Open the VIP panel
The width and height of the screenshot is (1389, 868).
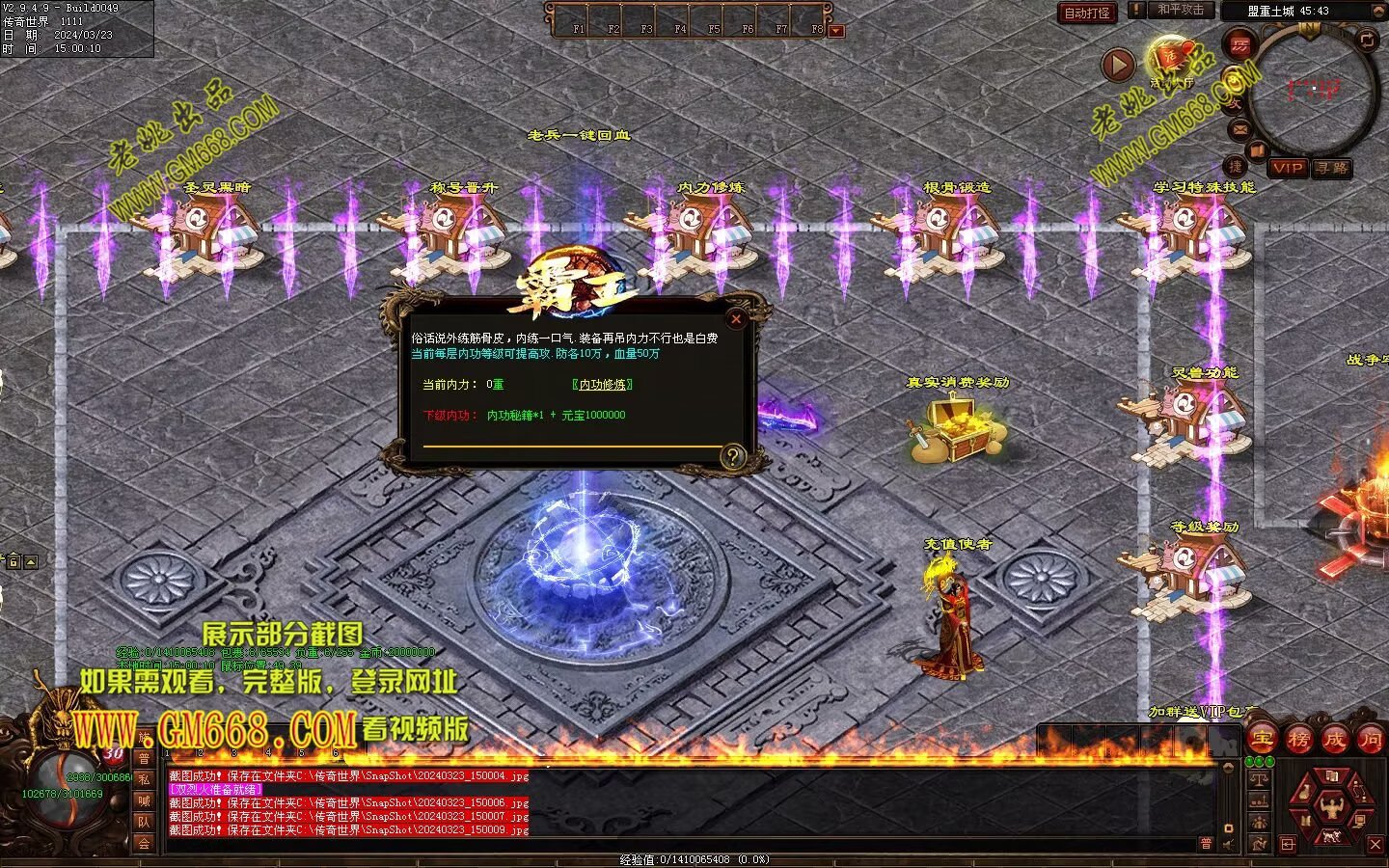click(x=1288, y=168)
